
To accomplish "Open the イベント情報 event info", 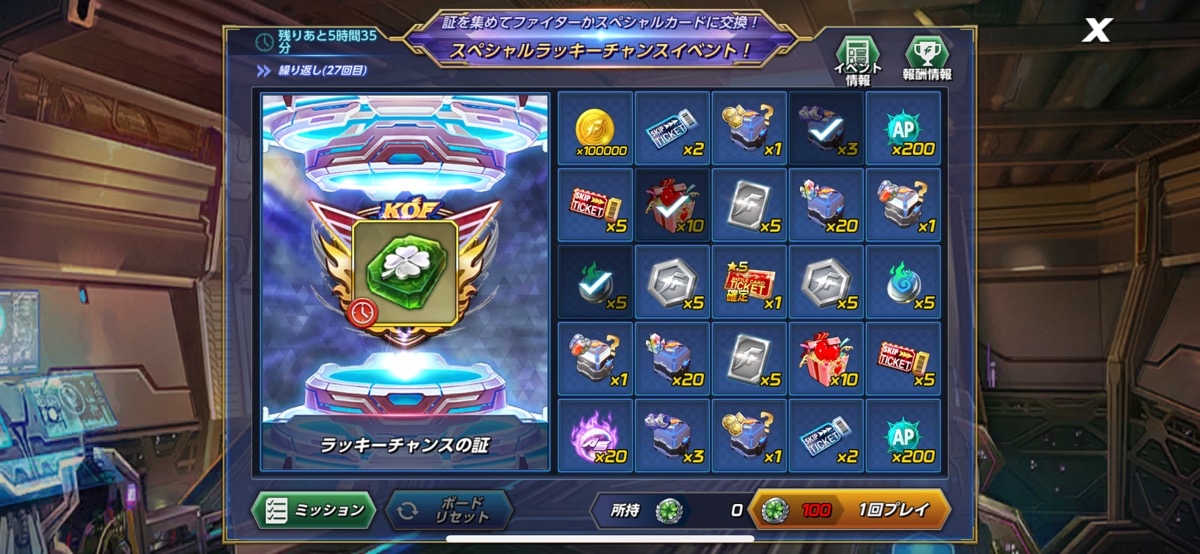I will point(857,59).
